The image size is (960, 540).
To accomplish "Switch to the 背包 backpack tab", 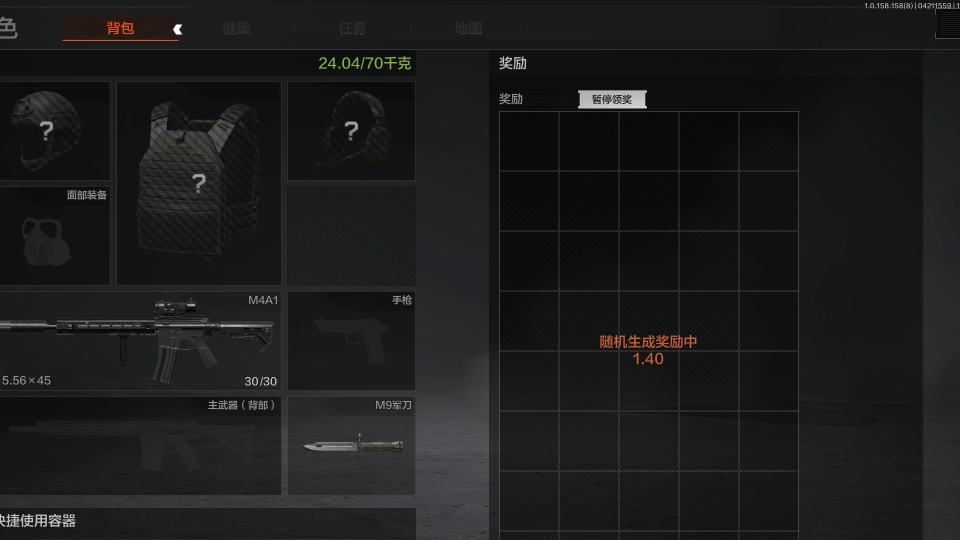I will coord(120,28).
